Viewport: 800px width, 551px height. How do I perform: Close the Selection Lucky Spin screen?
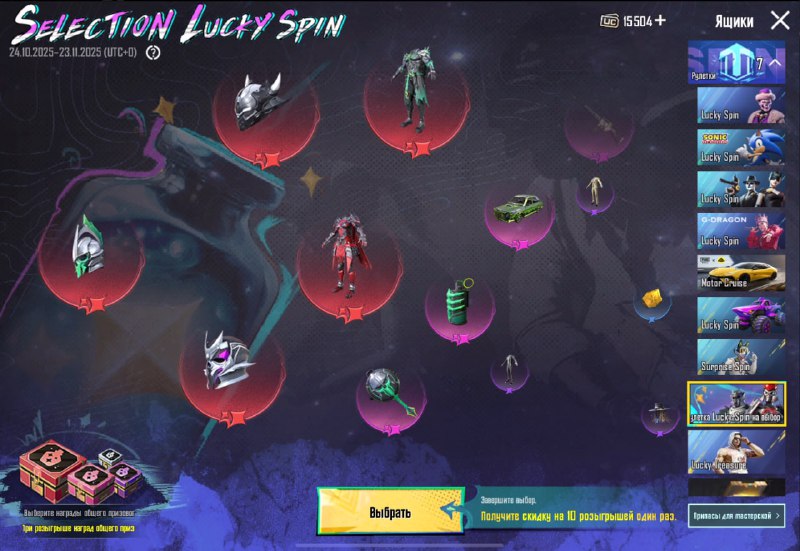point(780,20)
